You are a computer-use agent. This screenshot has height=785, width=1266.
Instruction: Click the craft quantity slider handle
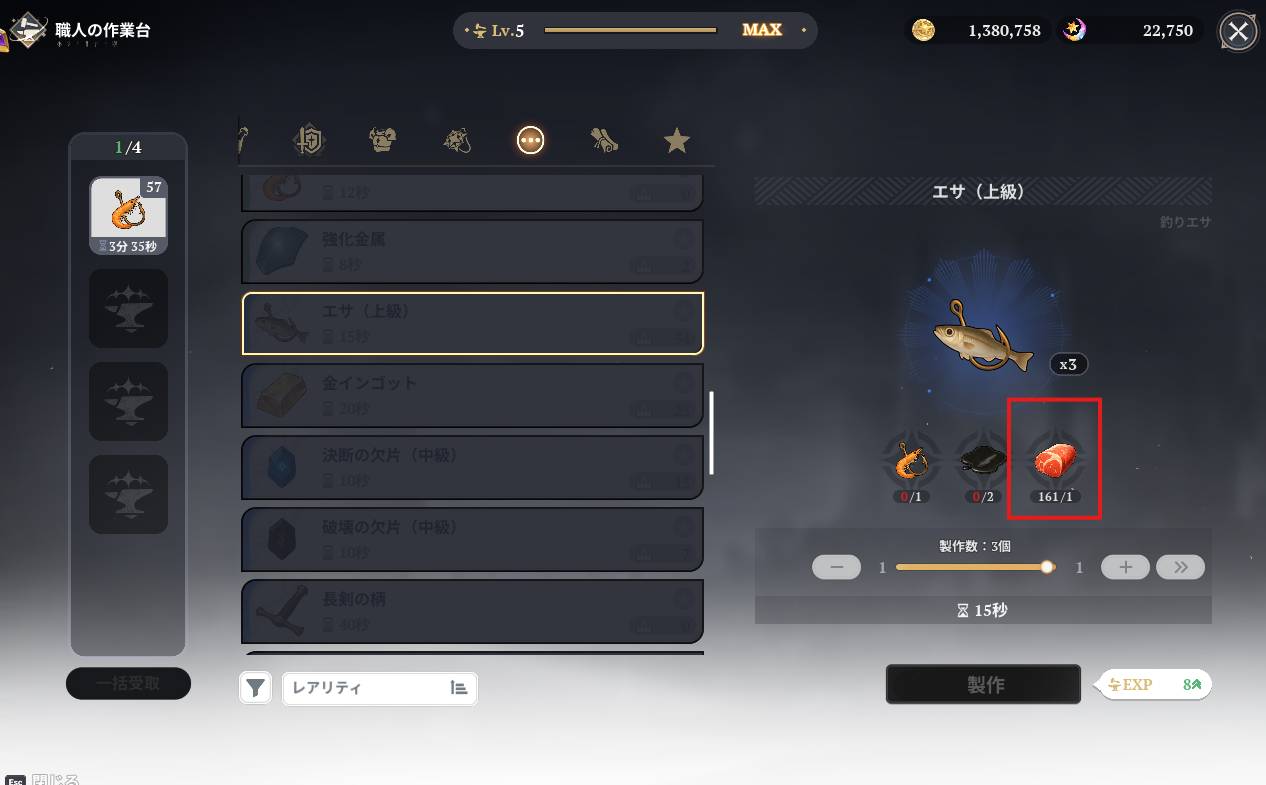click(x=1047, y=567)
